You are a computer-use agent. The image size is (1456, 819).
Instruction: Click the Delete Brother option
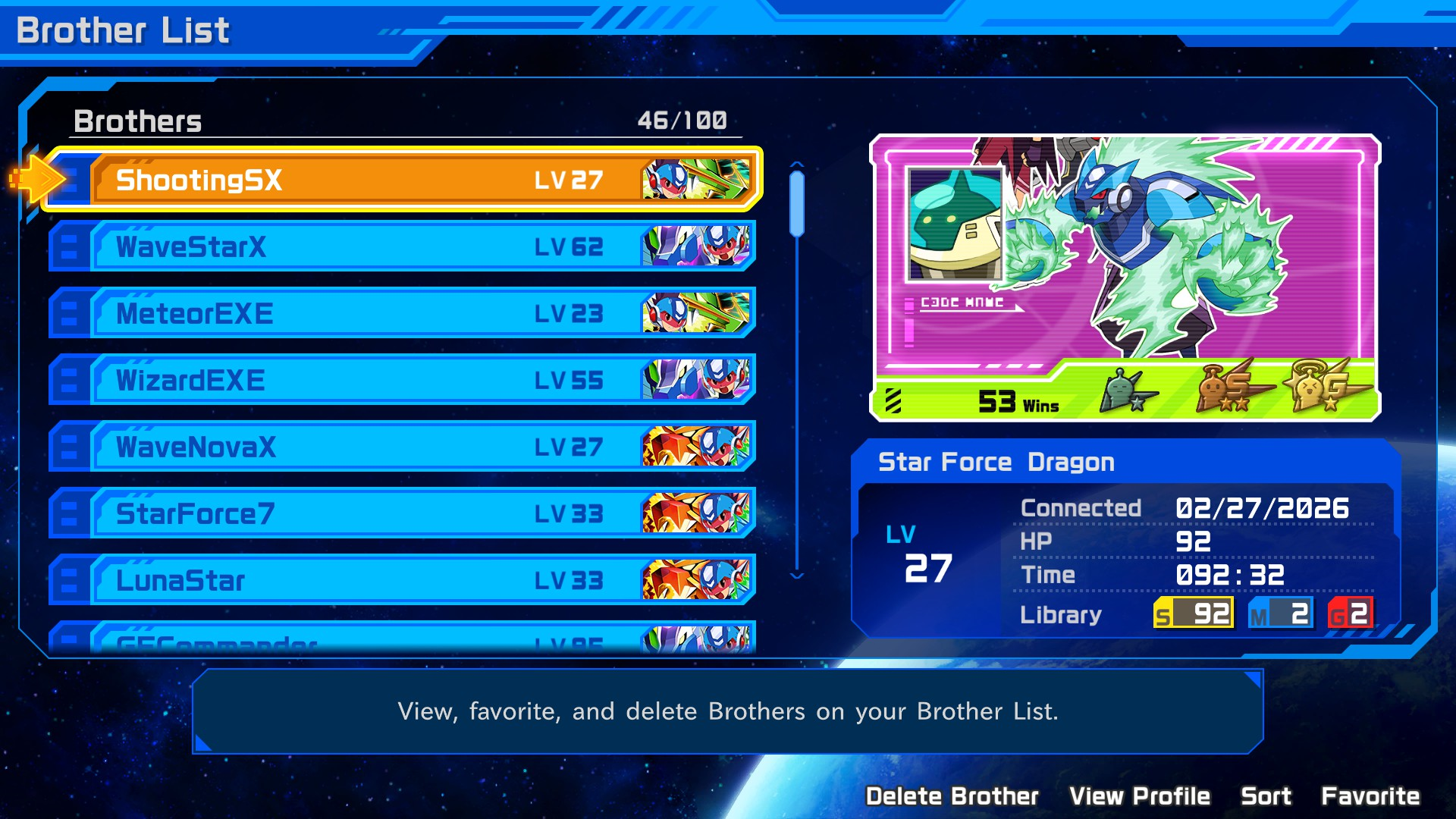pos(952,796)
